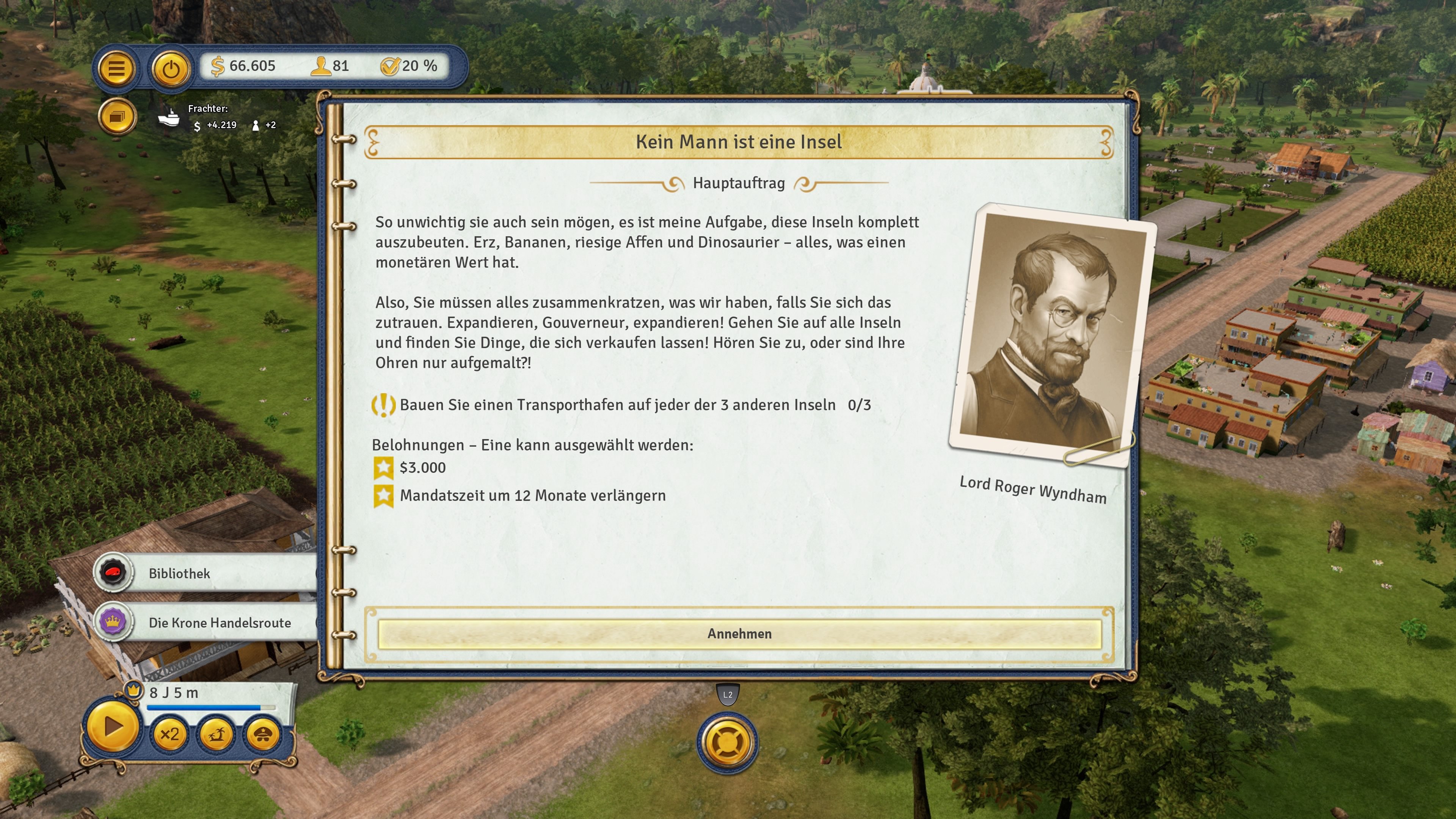This screenshot has width=1456, height=819.
Task: Click the round power options icon
Action: point(171,68)
